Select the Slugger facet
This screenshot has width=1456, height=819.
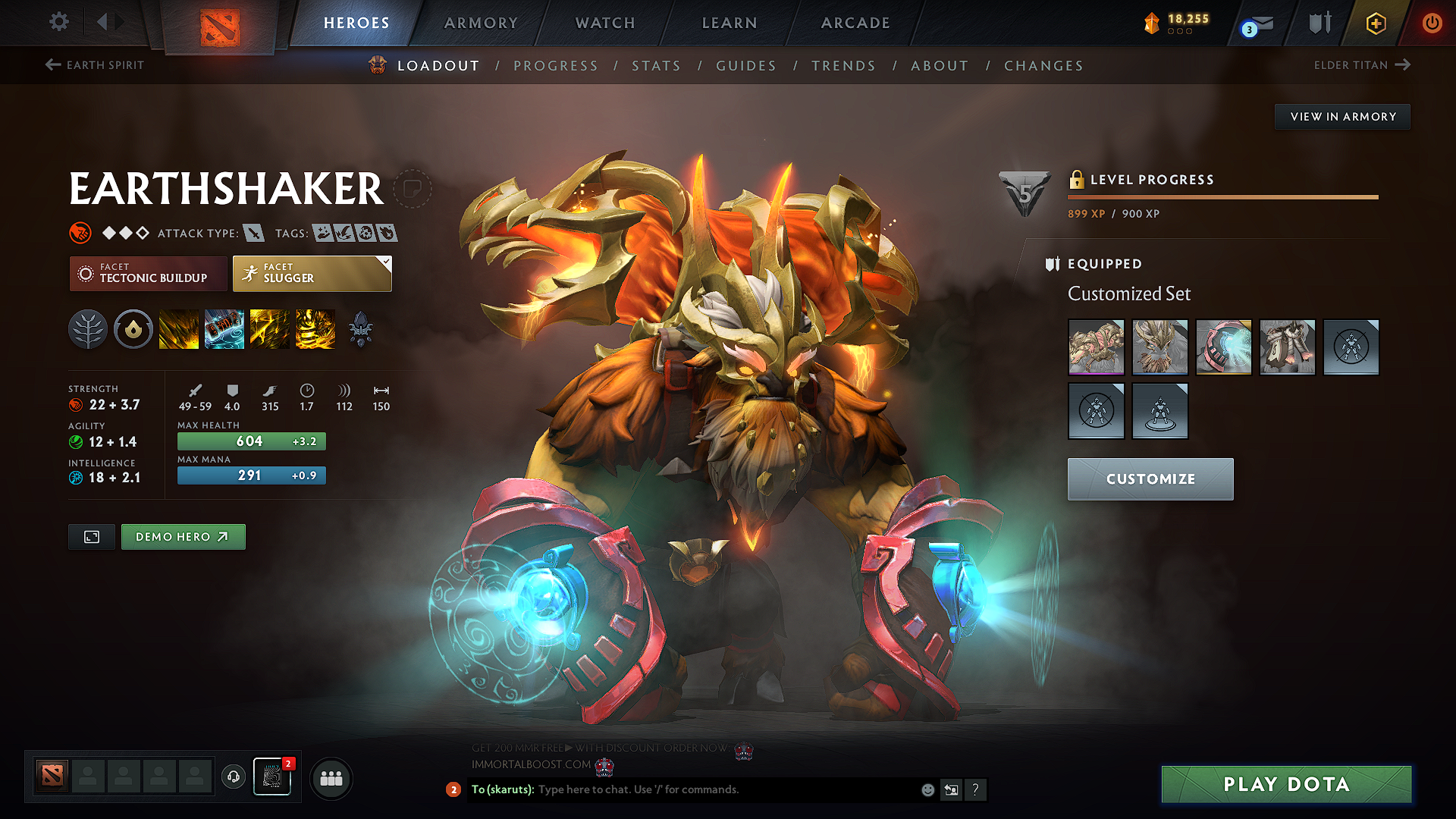tap(311, 274)
